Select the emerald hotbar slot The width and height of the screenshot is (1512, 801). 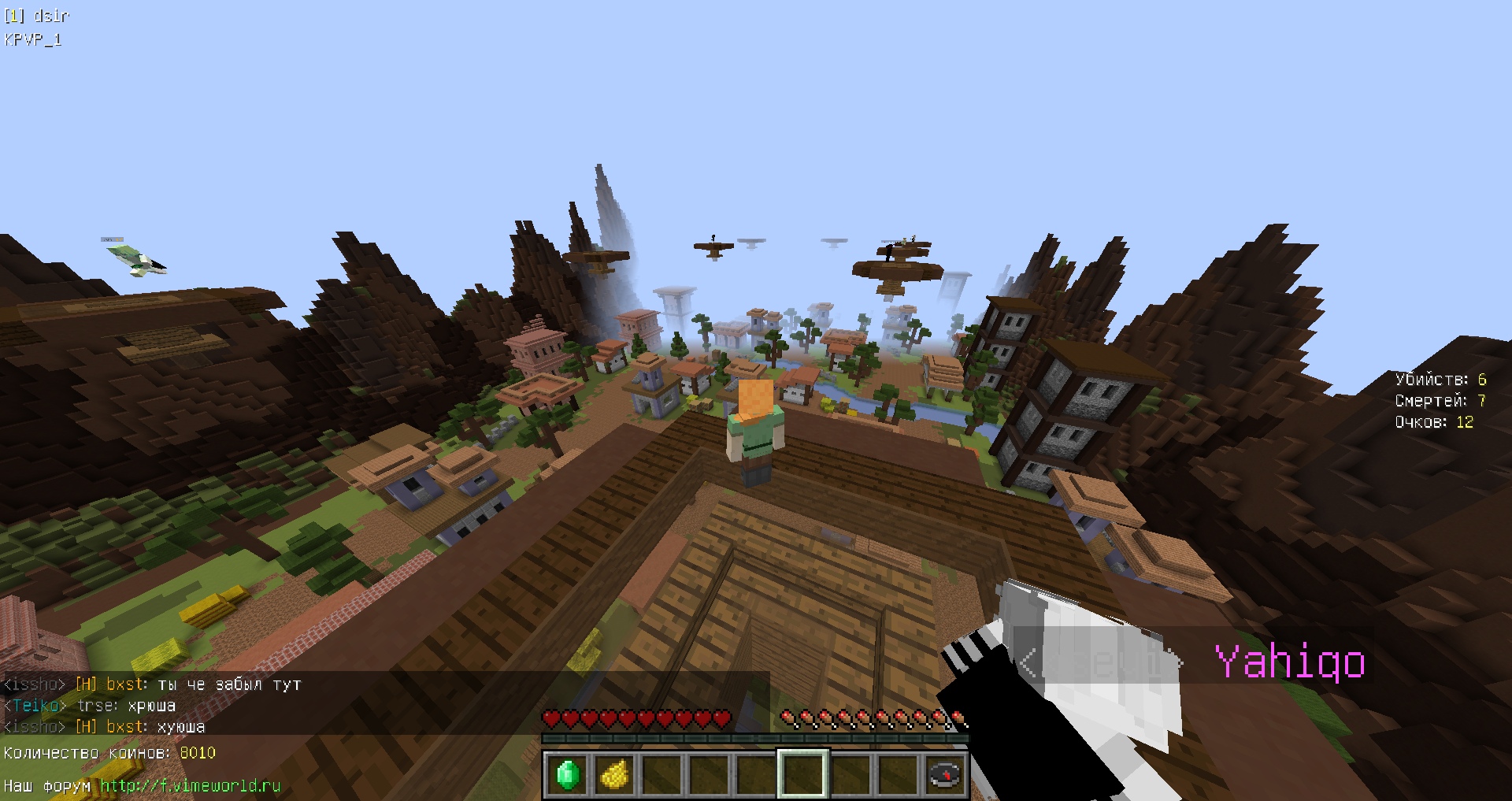568,774
